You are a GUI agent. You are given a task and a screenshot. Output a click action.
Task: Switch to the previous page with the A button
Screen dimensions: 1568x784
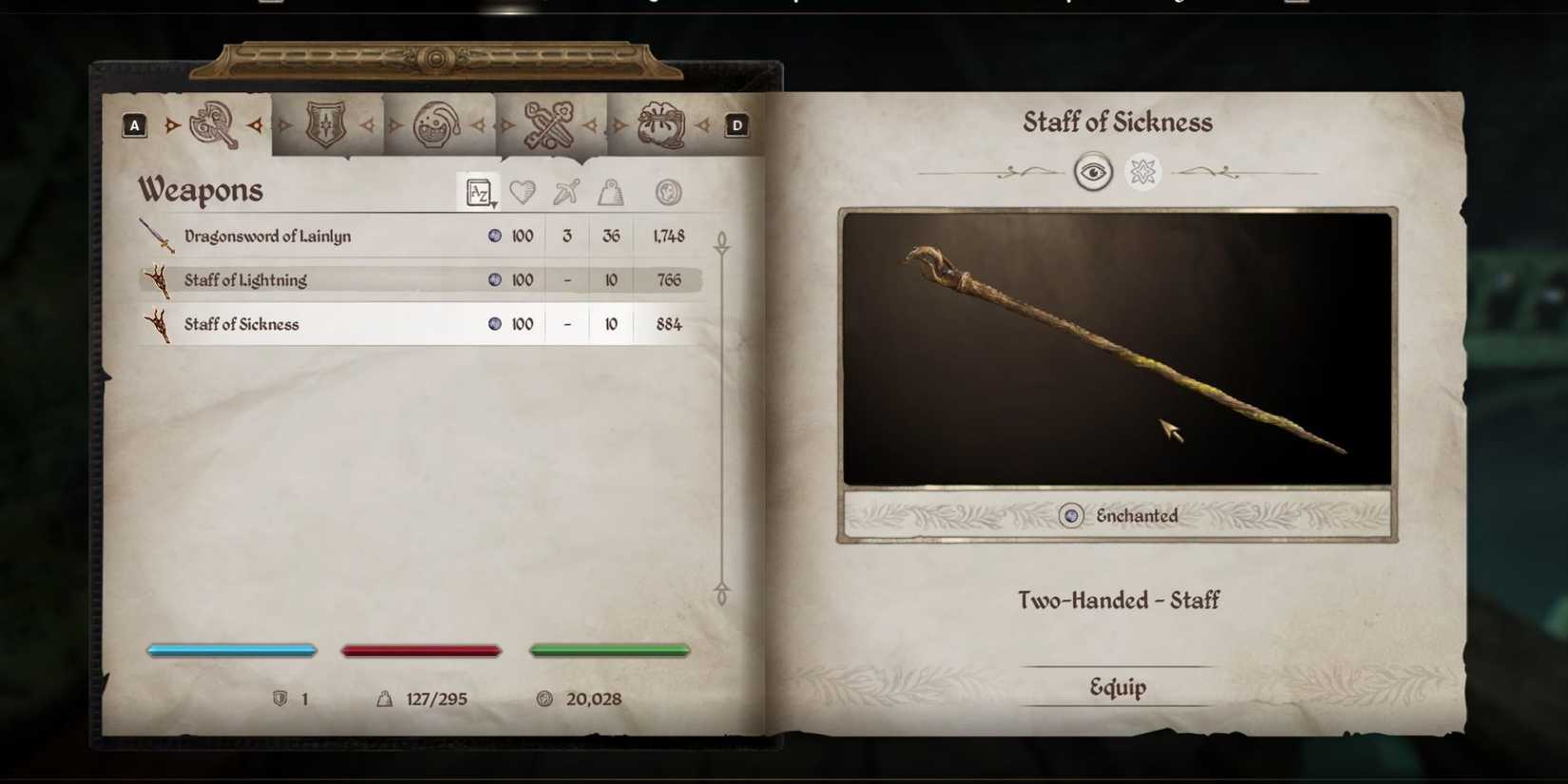pyautogui.click(x=135, y=124)
